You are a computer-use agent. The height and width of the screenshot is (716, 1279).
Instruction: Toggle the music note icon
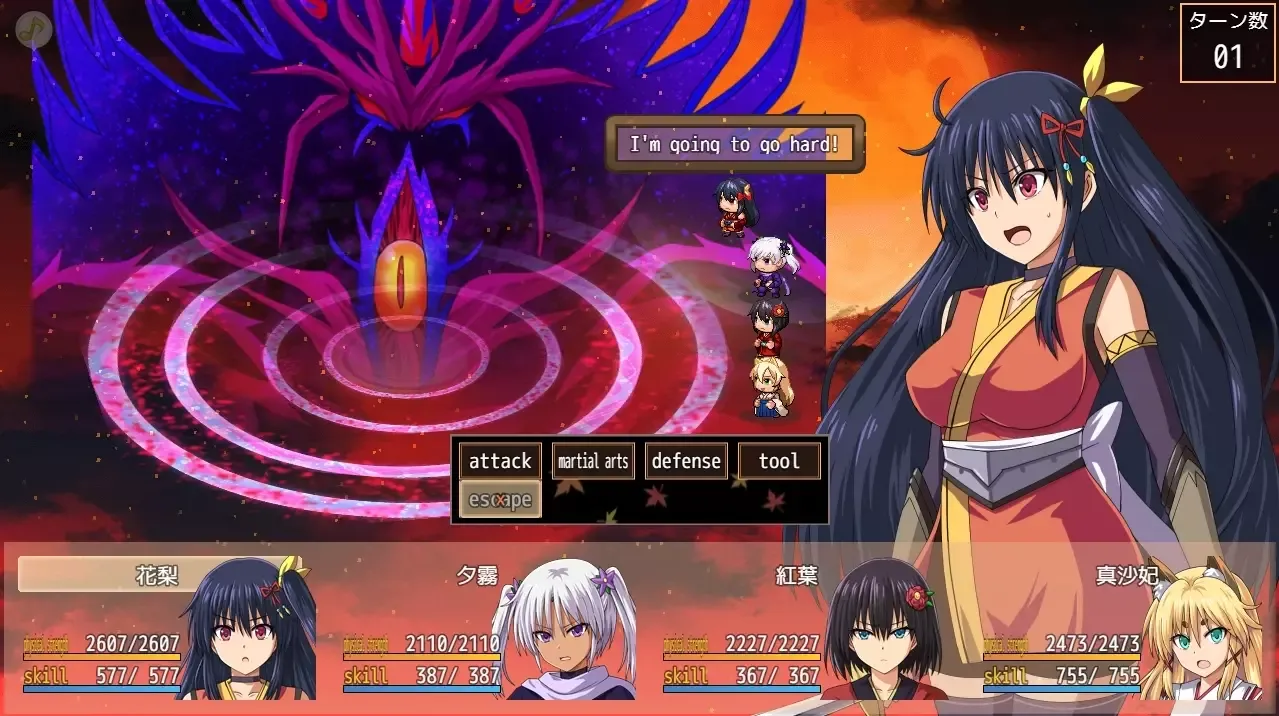pos(34,30)
